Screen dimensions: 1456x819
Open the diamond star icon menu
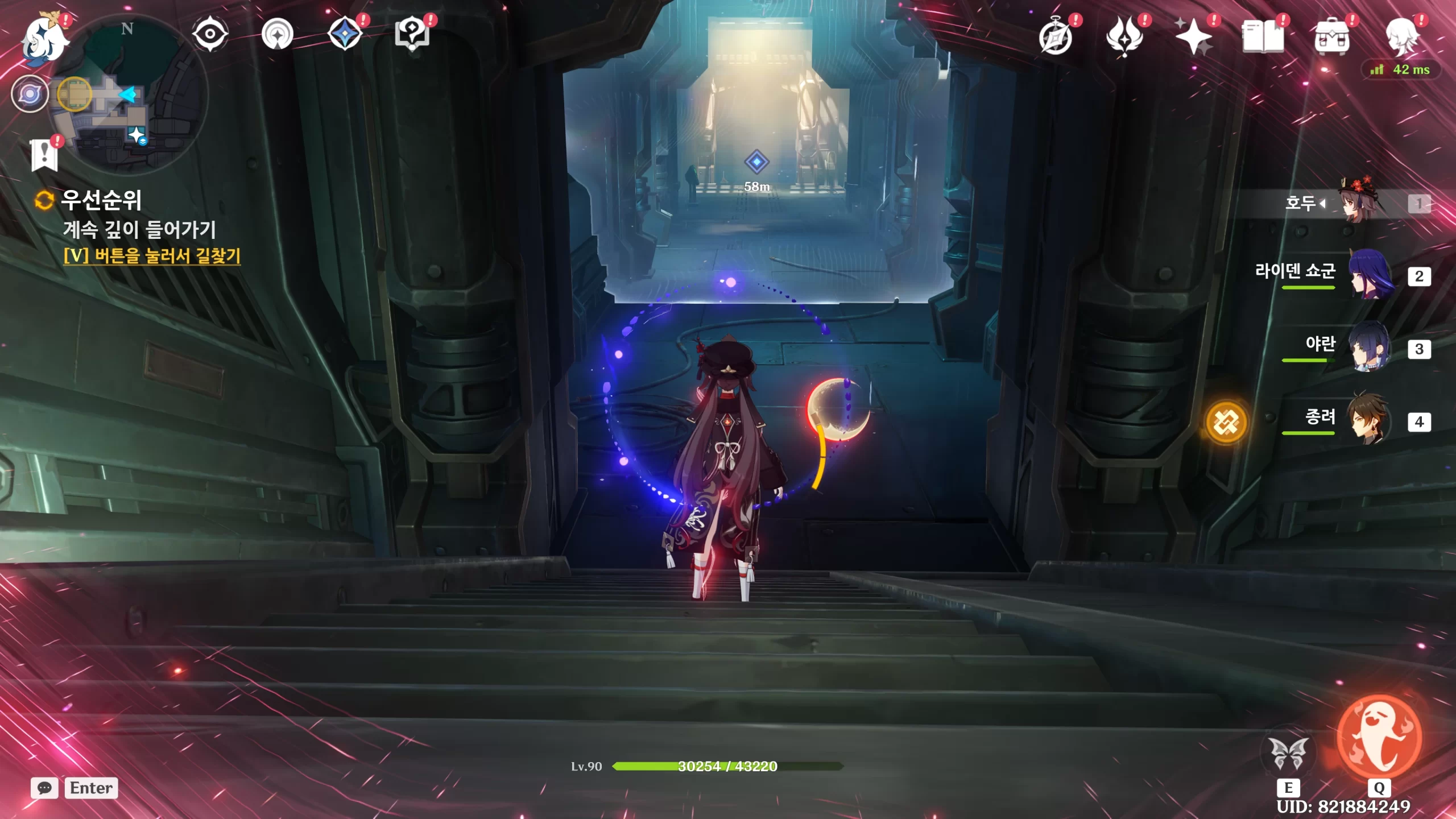[345, 34]
